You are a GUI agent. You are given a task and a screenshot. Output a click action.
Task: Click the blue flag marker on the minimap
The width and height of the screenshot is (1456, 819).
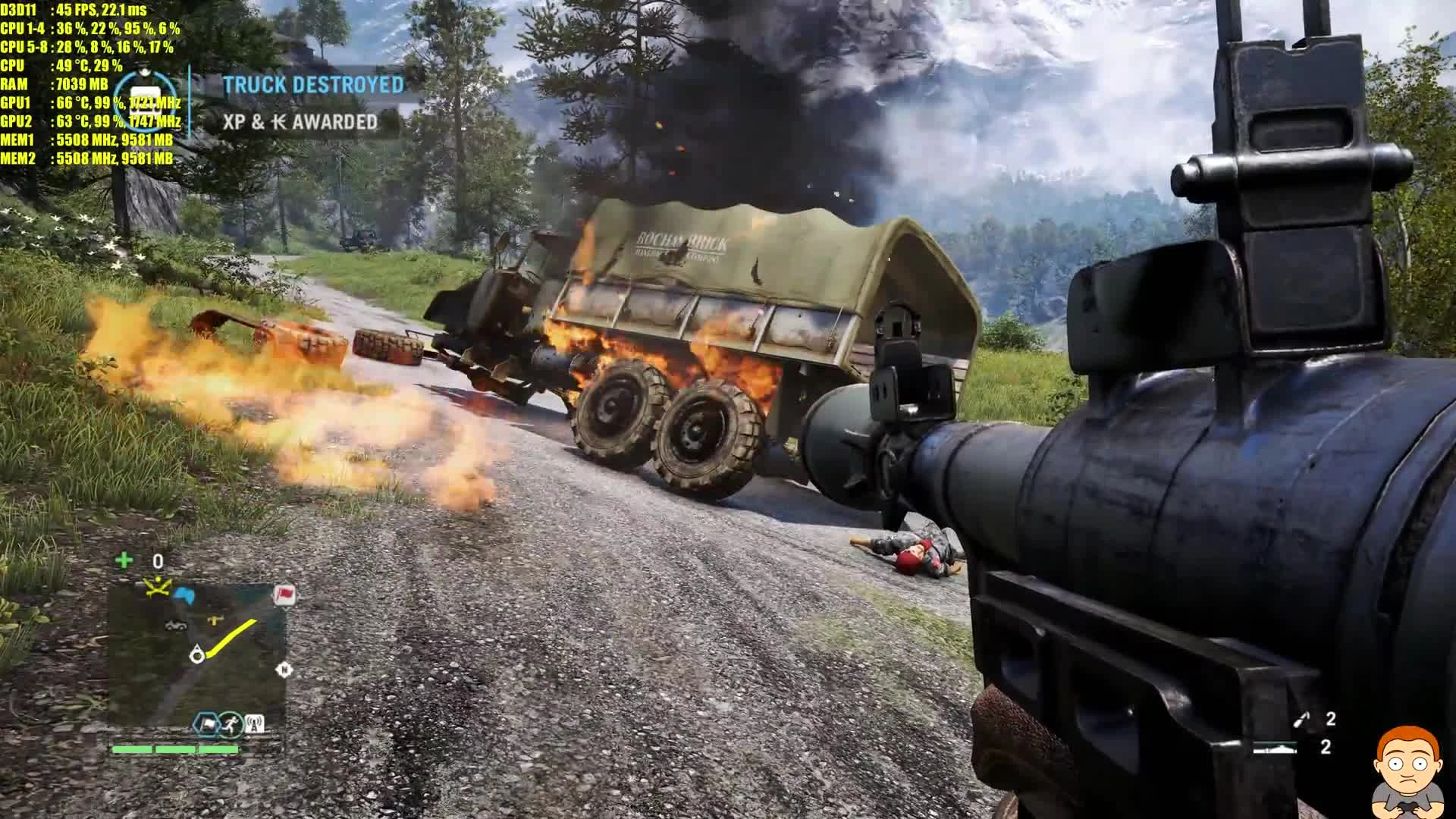[184, 595]
